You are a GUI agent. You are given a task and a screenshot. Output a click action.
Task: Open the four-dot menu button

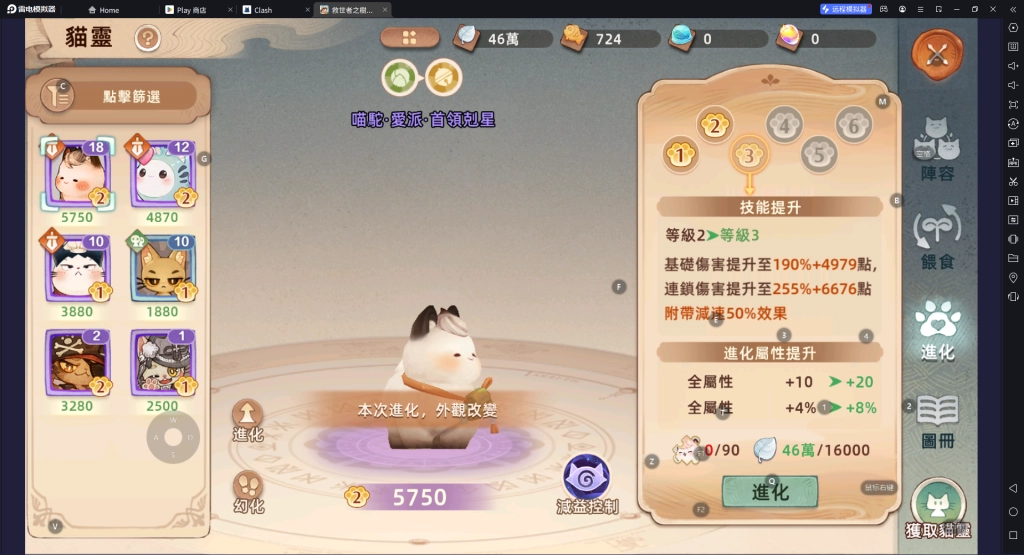[x=409, y=38]
